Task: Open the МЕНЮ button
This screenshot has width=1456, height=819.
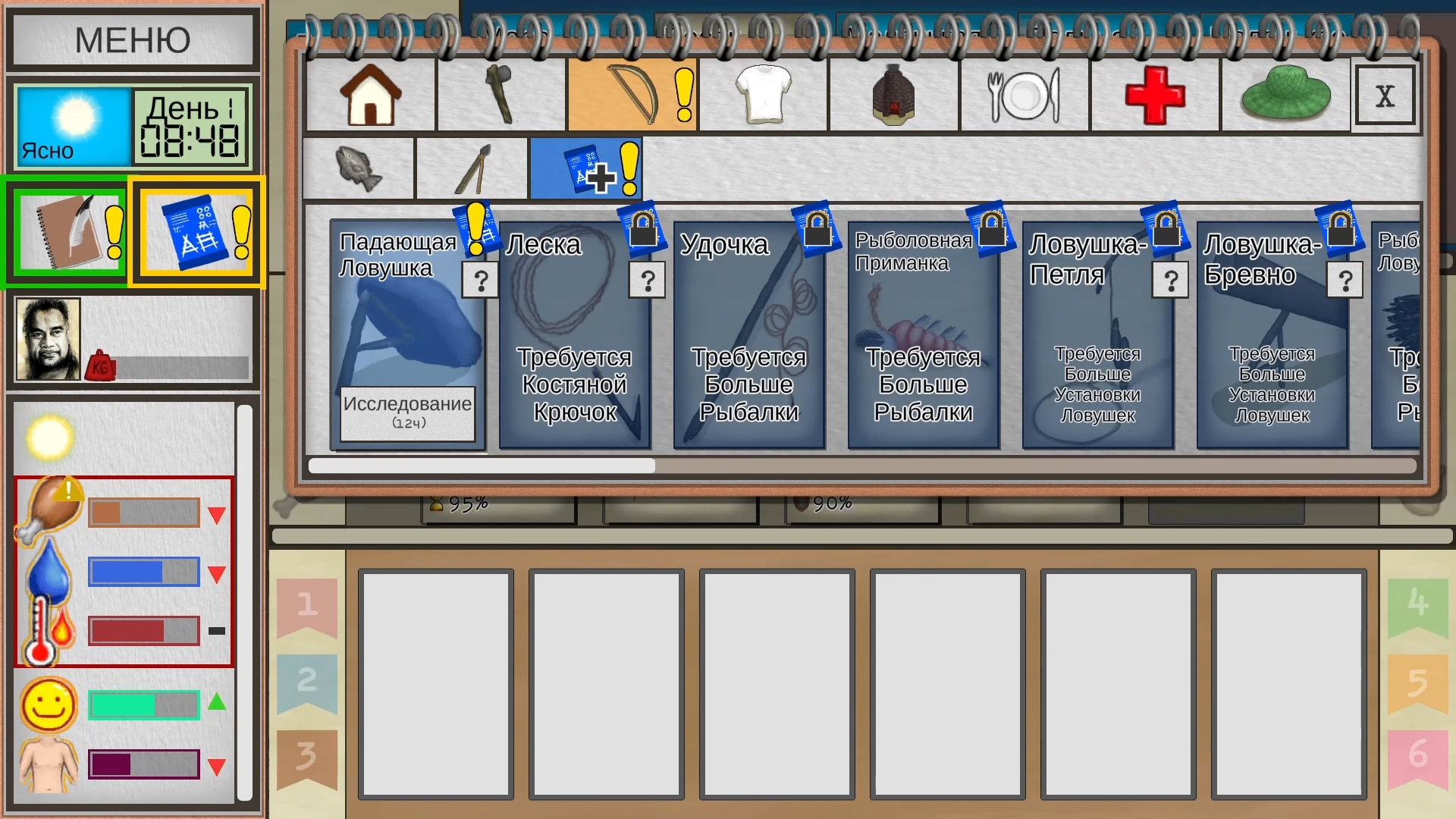Action: click(x=133, y=39)
